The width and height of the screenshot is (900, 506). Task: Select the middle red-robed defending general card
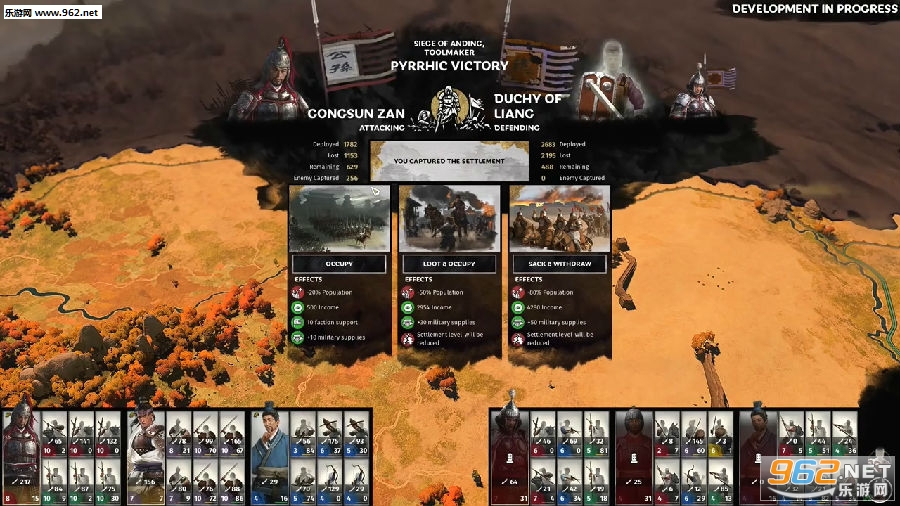point(633,455)
